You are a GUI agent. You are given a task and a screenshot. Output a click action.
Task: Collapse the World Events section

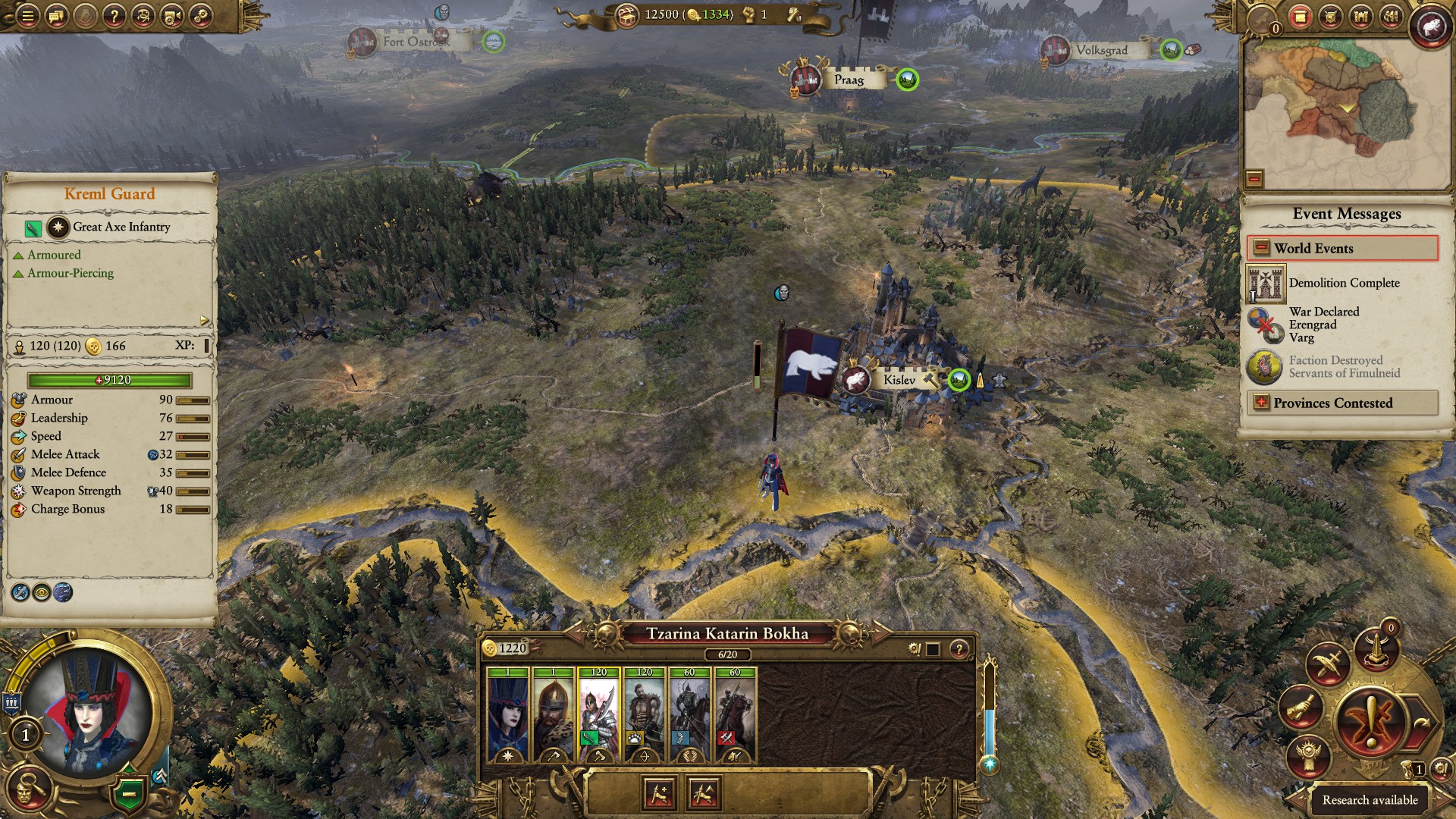(1261, 248)
